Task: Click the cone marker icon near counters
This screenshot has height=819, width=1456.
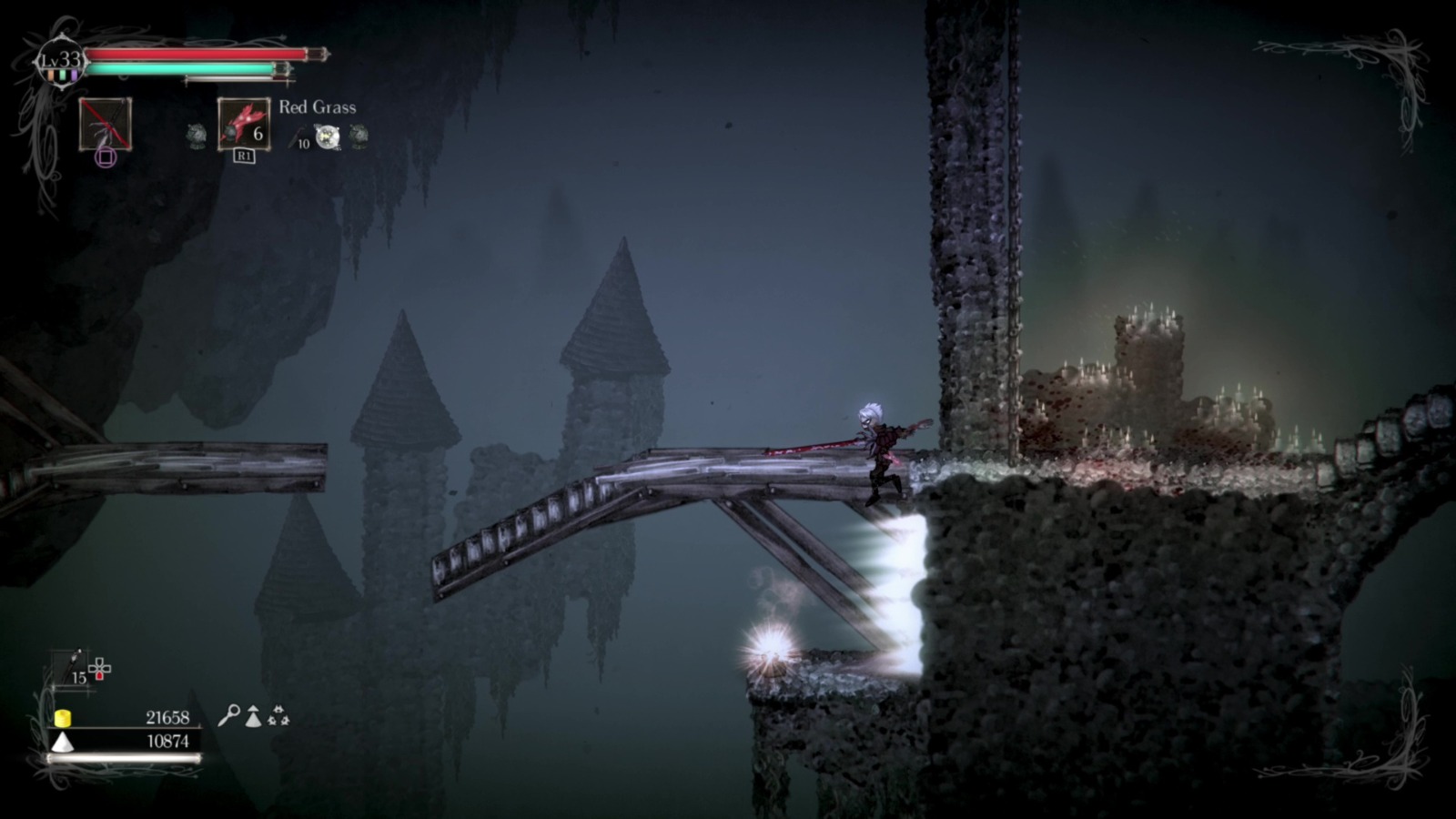Action: (253, 715)
